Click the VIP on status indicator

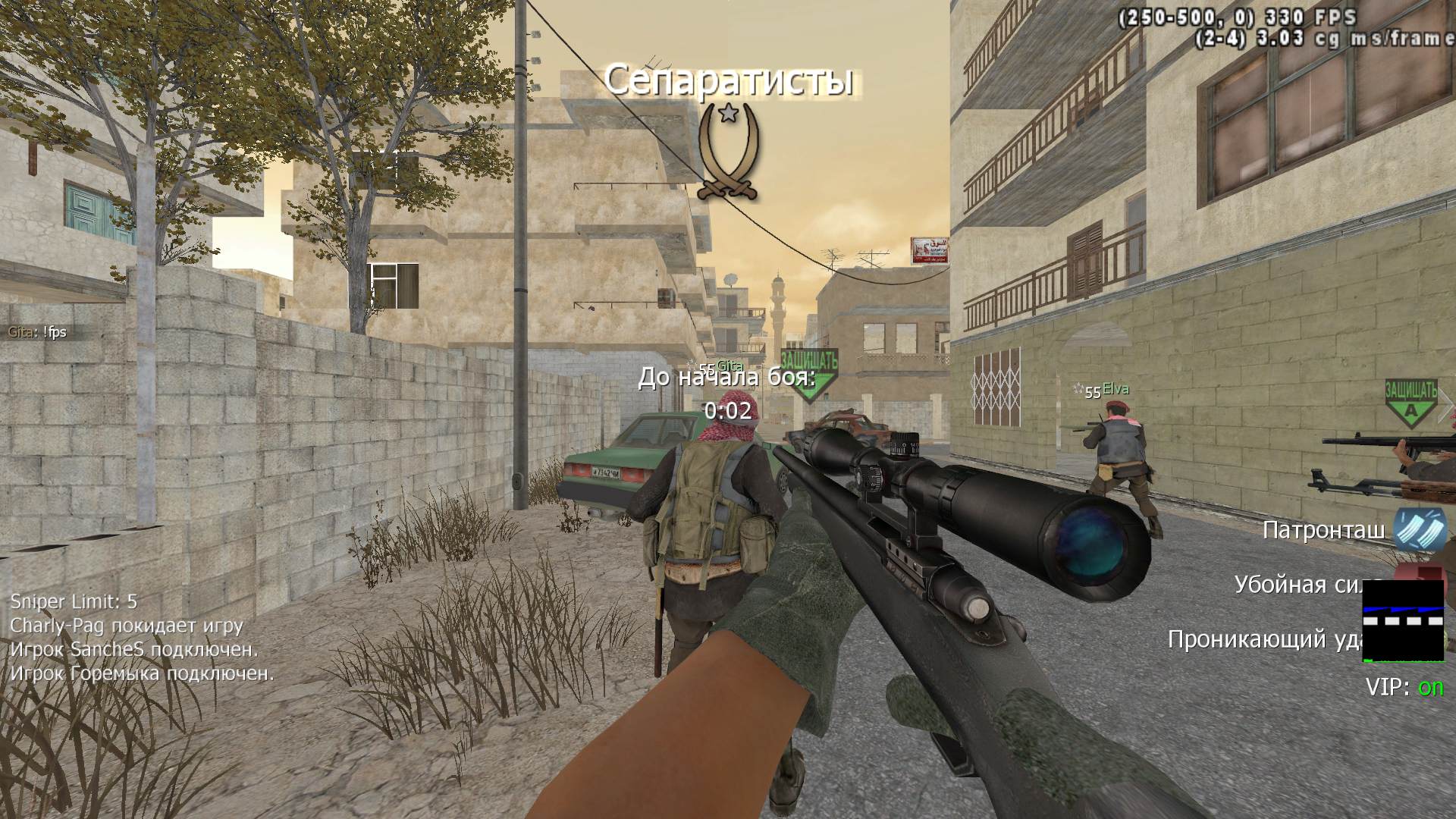1404,687
